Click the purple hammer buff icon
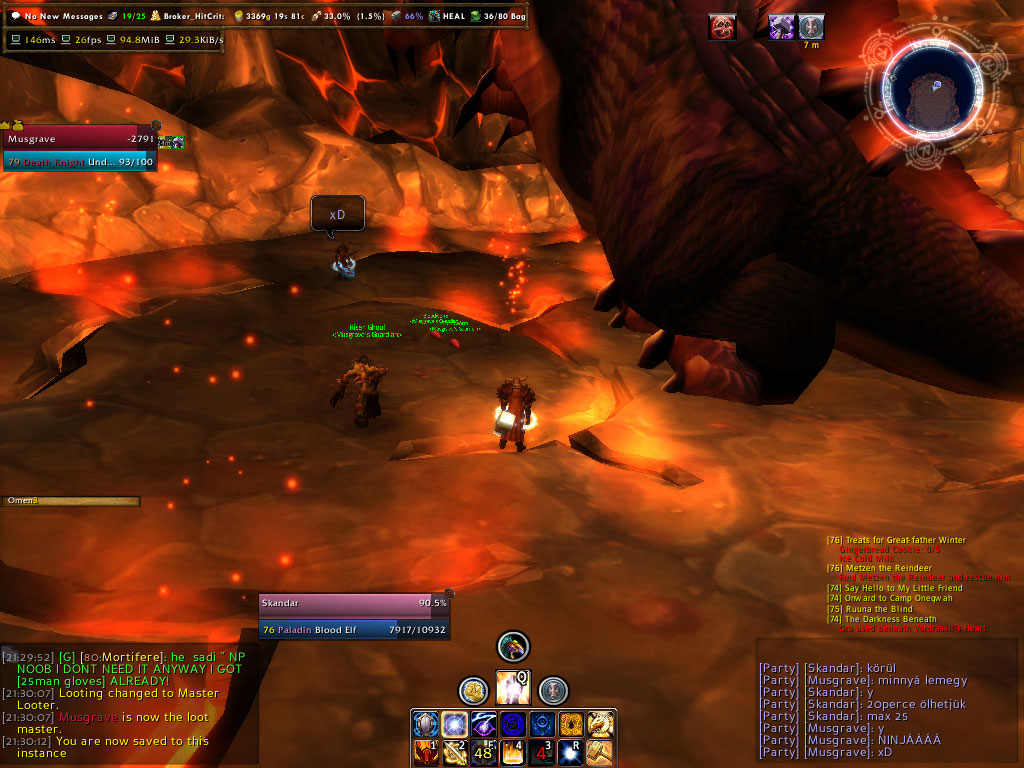This screenshot has width=1024, height=768. pyautogui.click(x=781, y=27)
